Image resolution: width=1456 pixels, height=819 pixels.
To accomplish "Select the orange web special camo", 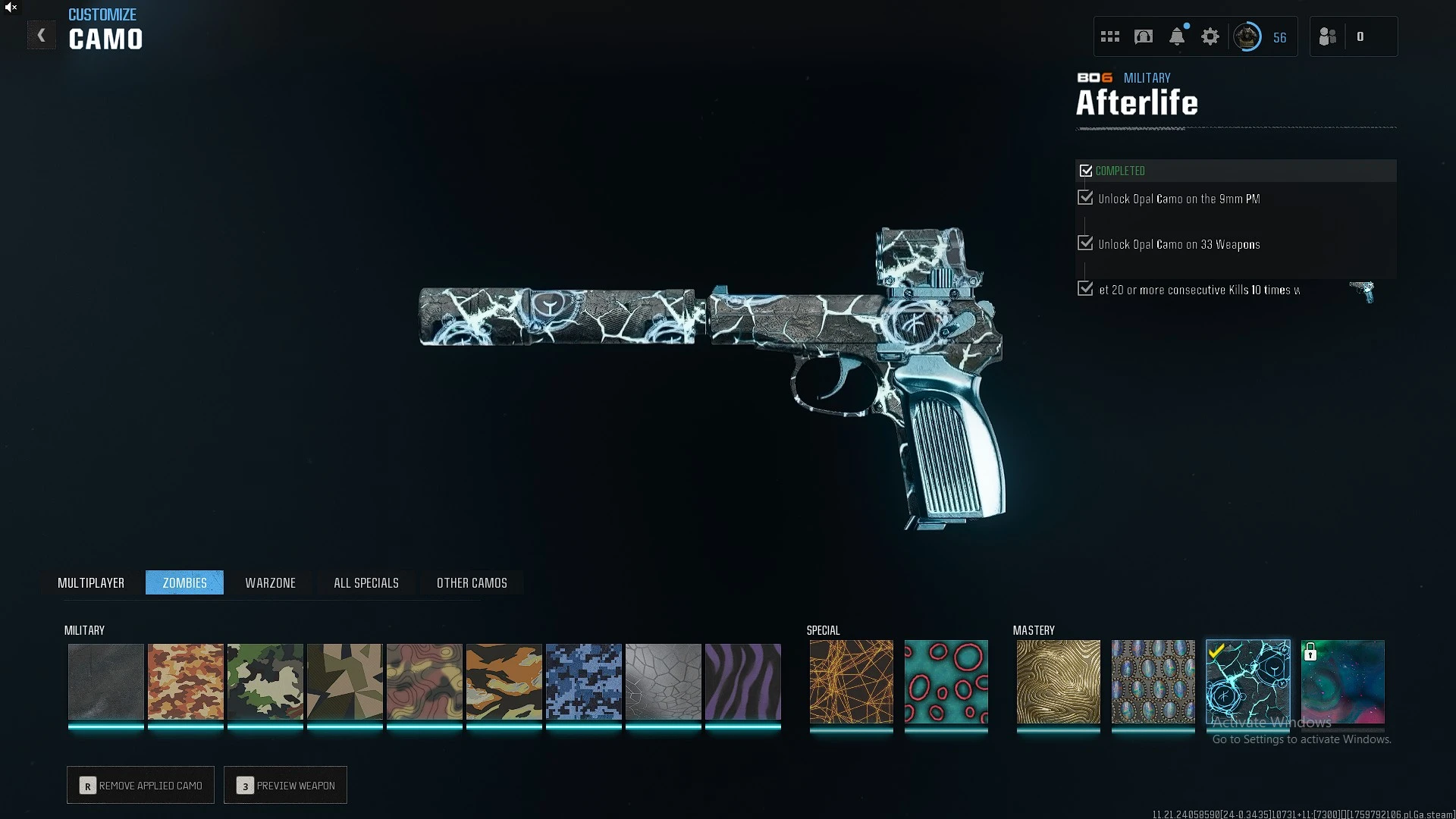I will [x=852, y=682].
